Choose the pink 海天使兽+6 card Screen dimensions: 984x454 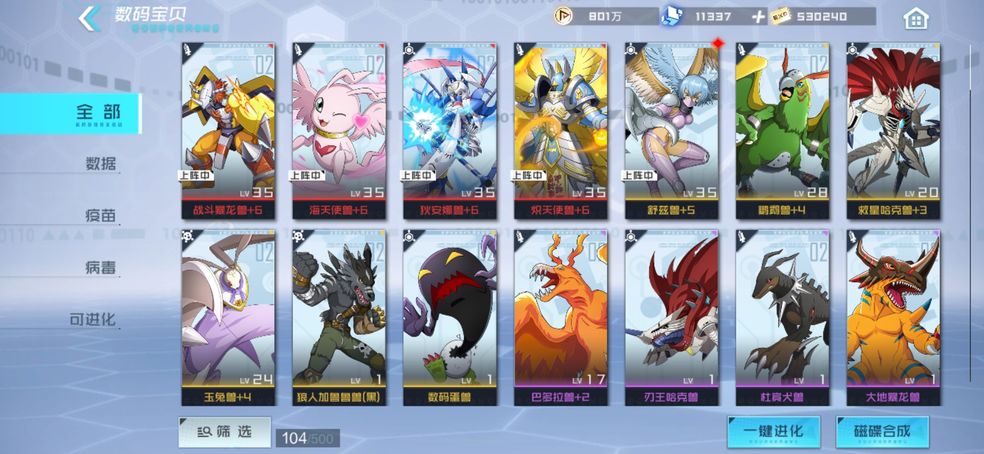(x=337, y=130)
